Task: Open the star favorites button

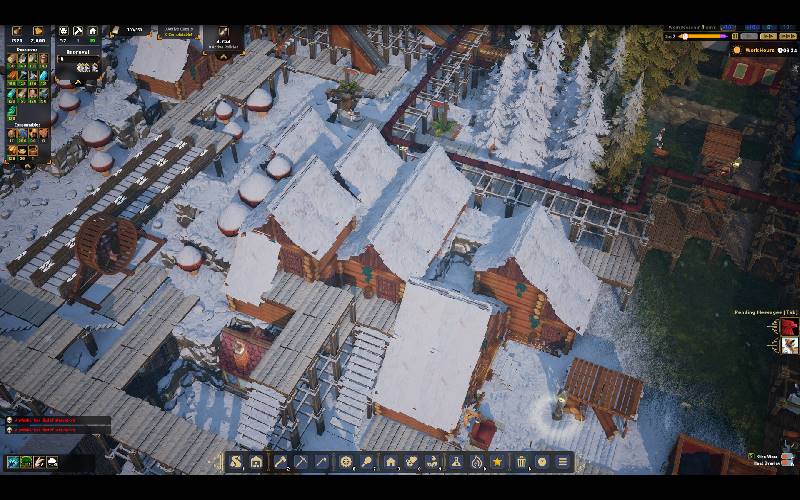Action: click(497, 462)
